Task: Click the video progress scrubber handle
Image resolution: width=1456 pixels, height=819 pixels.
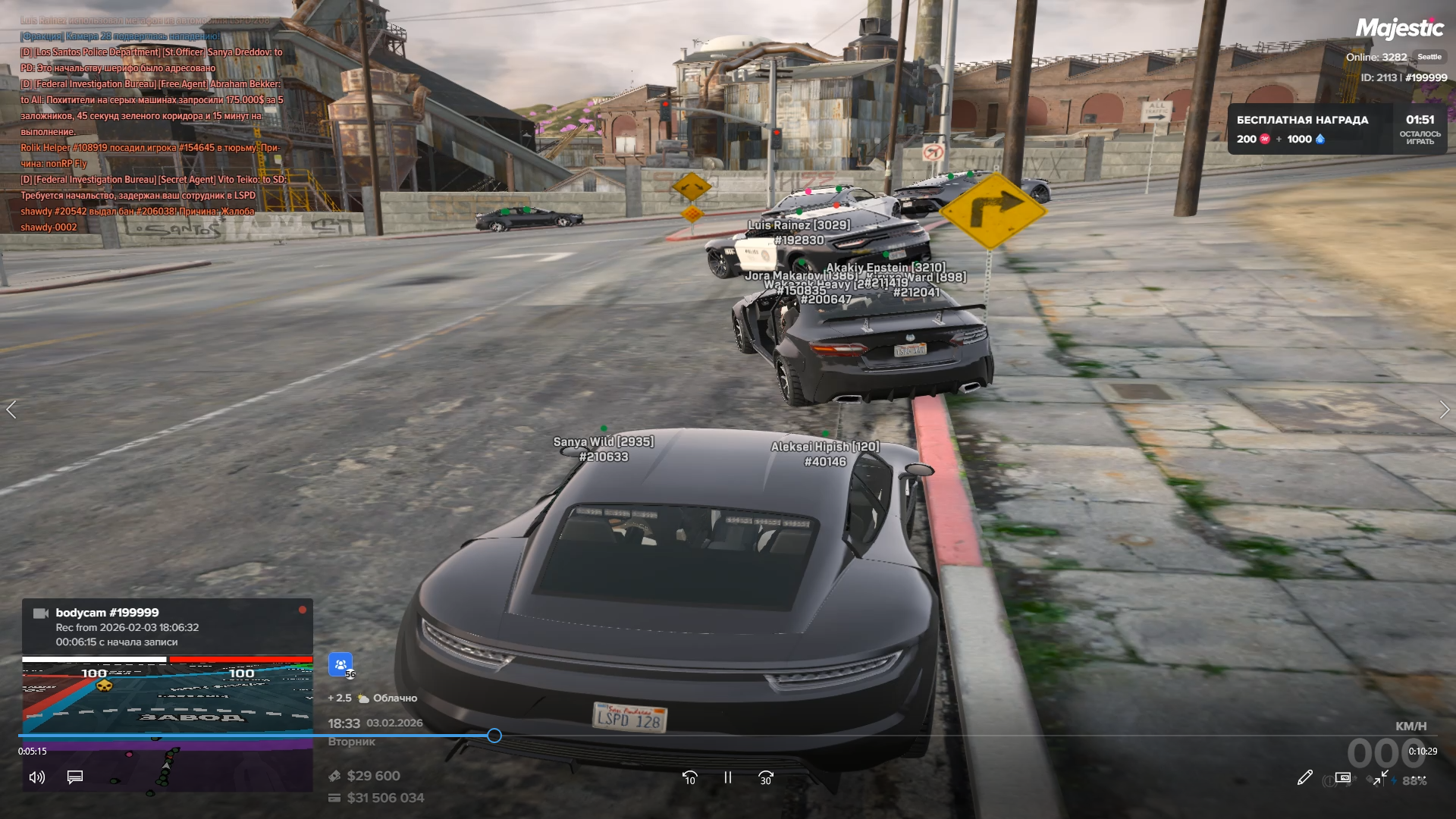Action: [x=494, y=736]
